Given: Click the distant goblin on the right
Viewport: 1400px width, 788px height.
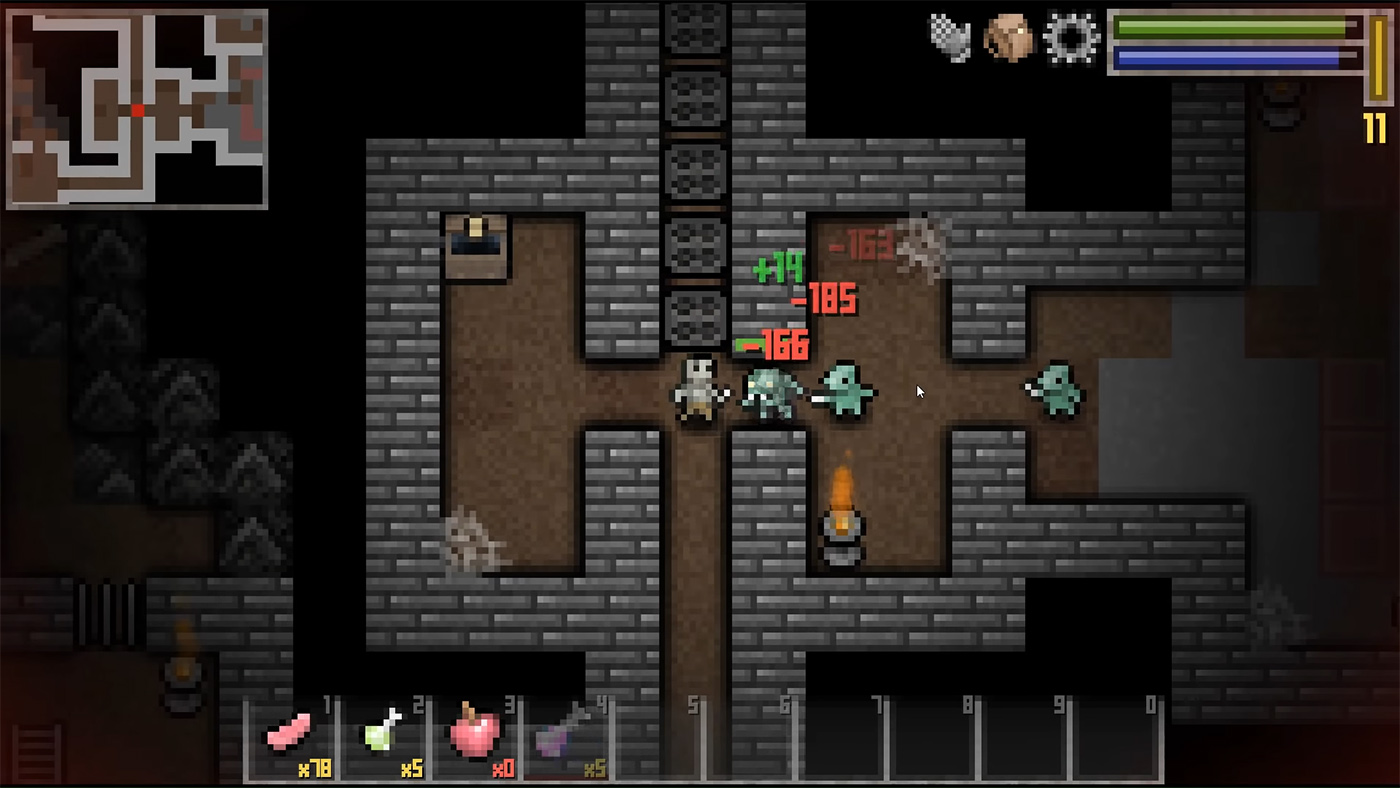Looking at the screenshot, I should (1058, 390).
